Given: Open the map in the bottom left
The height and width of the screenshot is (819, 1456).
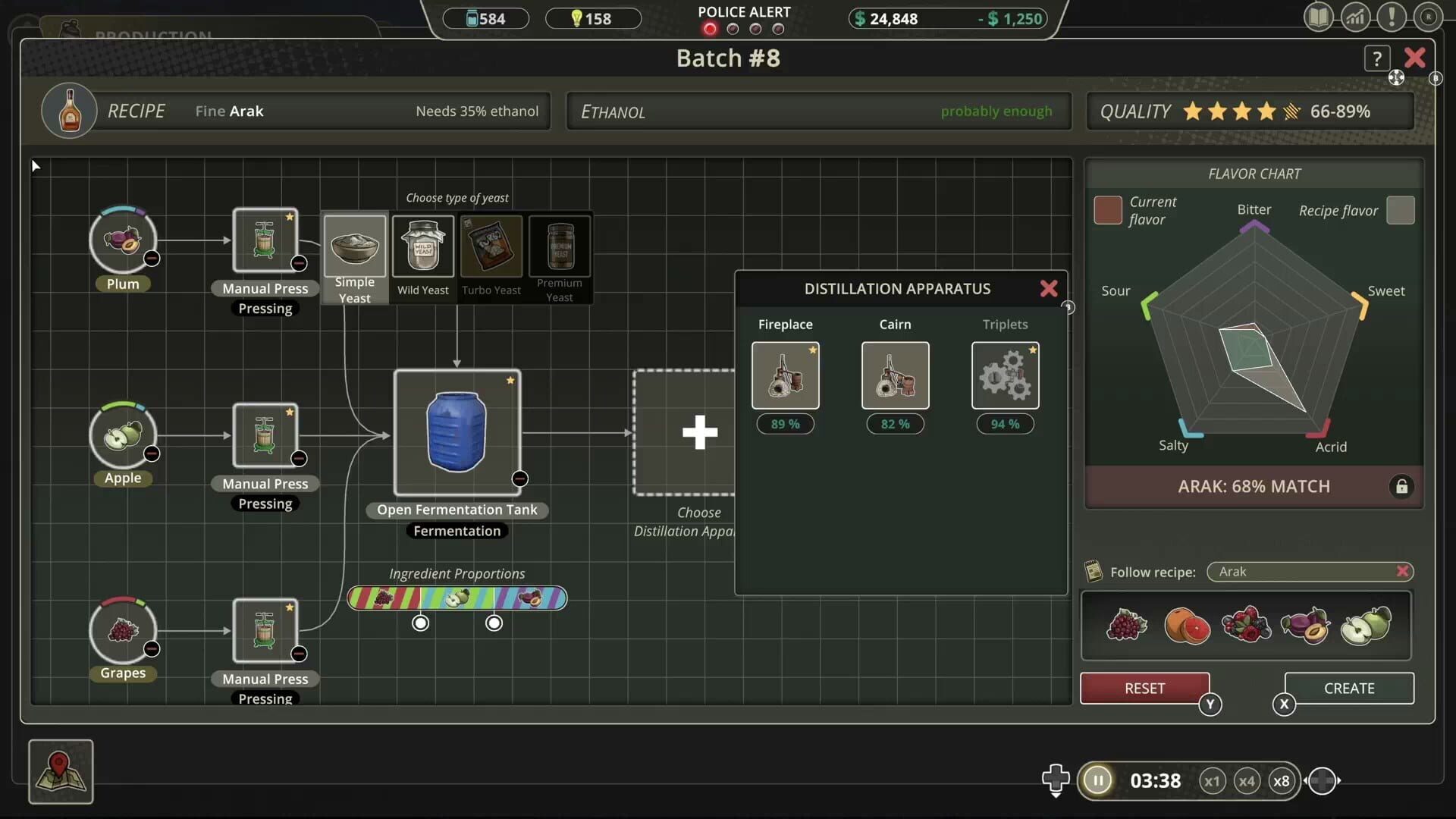Looking at the screenshot, I should click(x=61, y=772).
